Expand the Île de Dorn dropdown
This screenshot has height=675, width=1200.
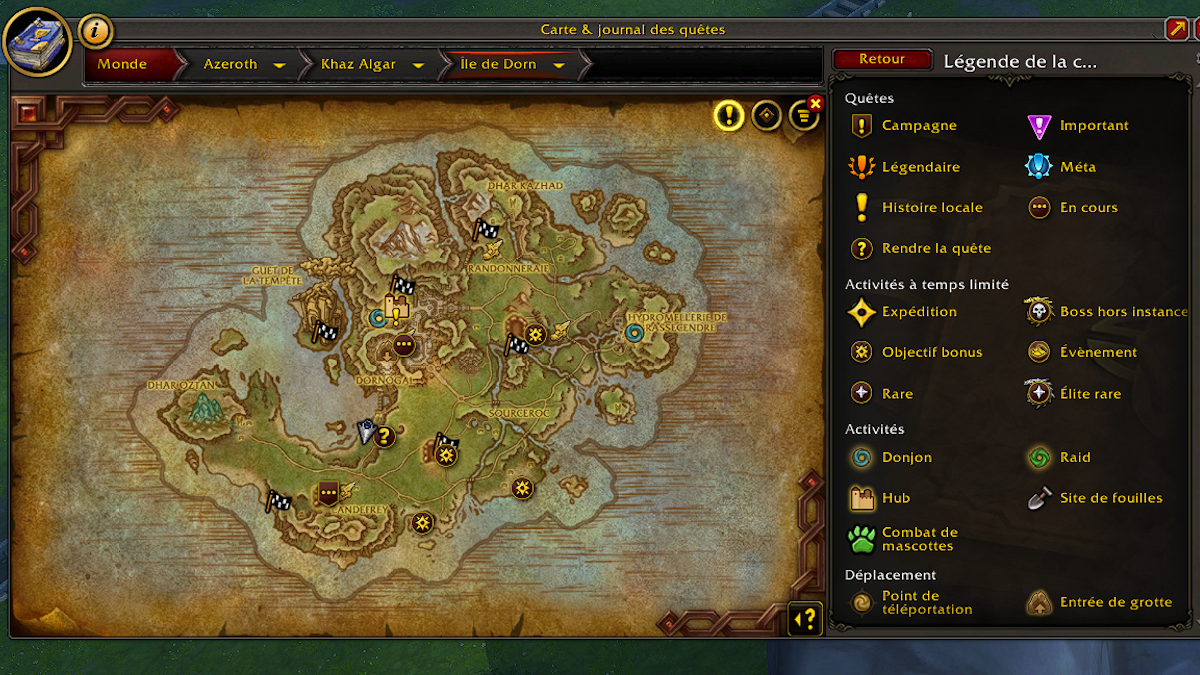pos(559,65)
